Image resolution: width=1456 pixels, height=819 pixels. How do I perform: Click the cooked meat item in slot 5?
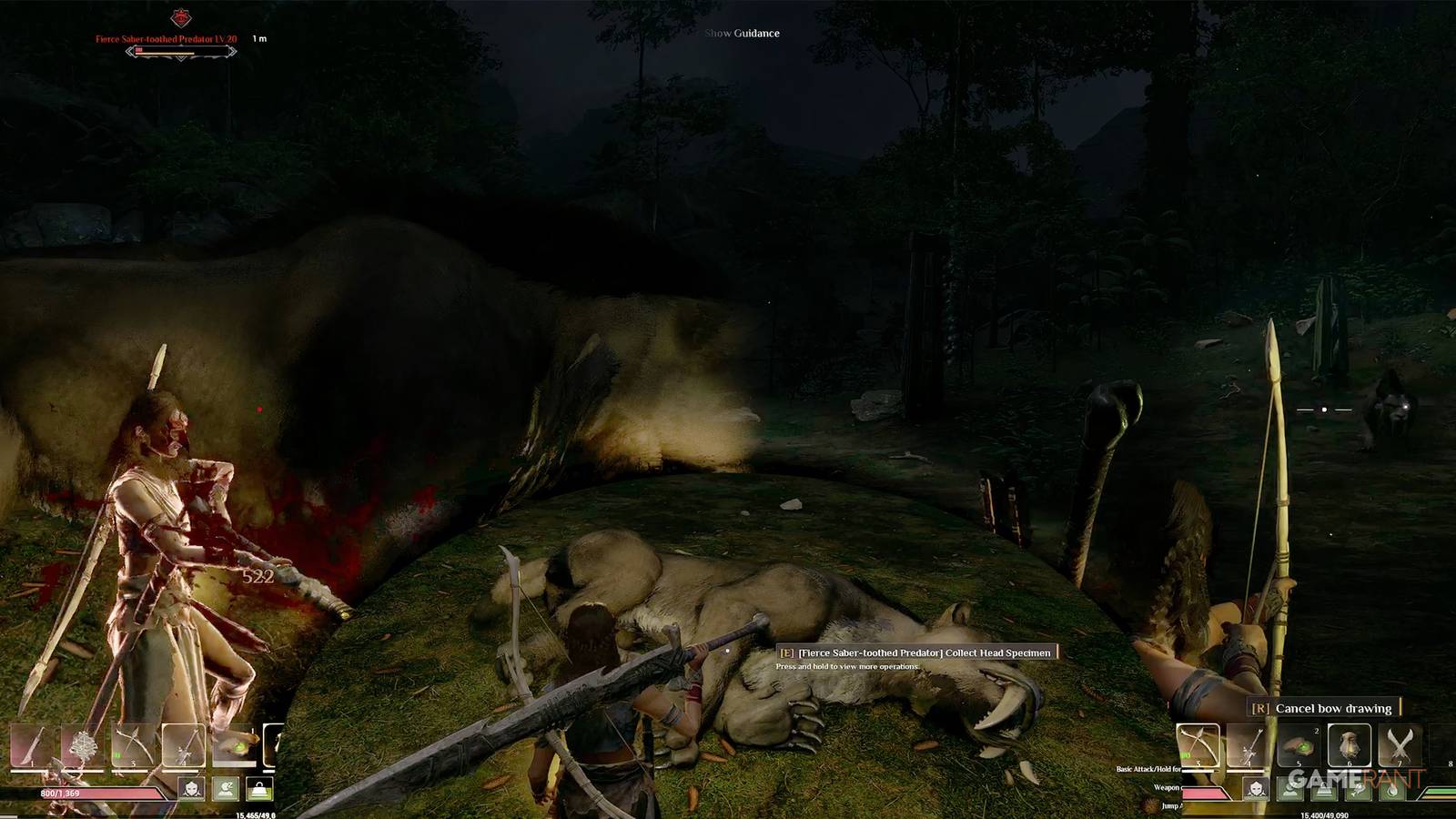pyautogui.click(x=1299, y=744)
